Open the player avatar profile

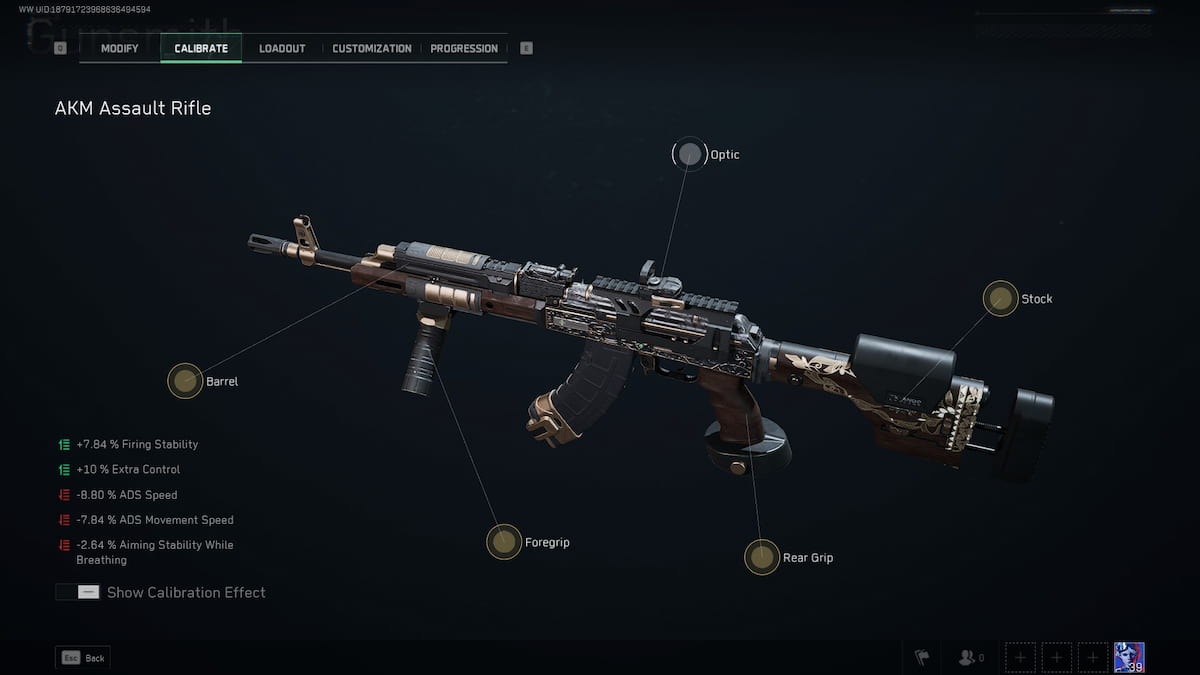[x=1129, y=657]
